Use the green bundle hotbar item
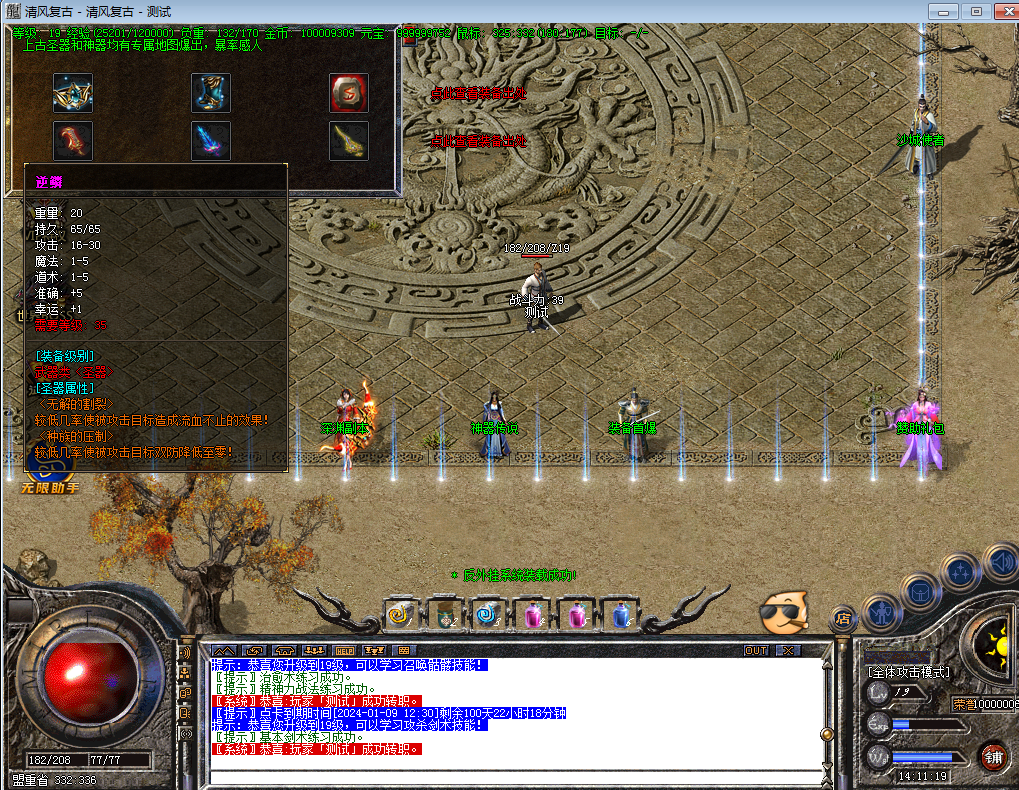 coord(445,614)
